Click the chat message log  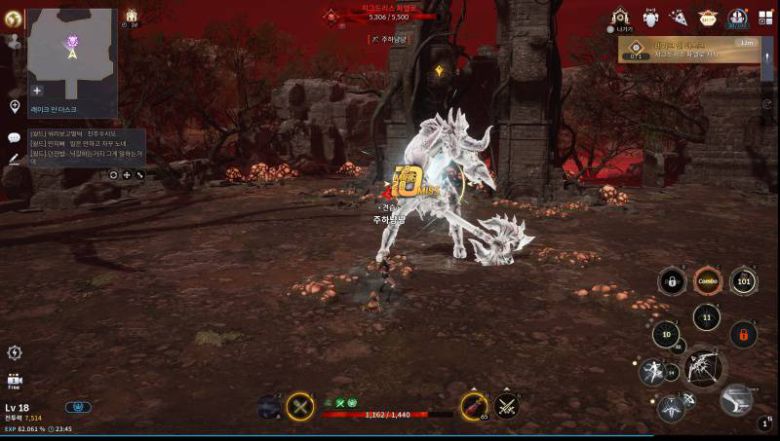coord(86,146)
